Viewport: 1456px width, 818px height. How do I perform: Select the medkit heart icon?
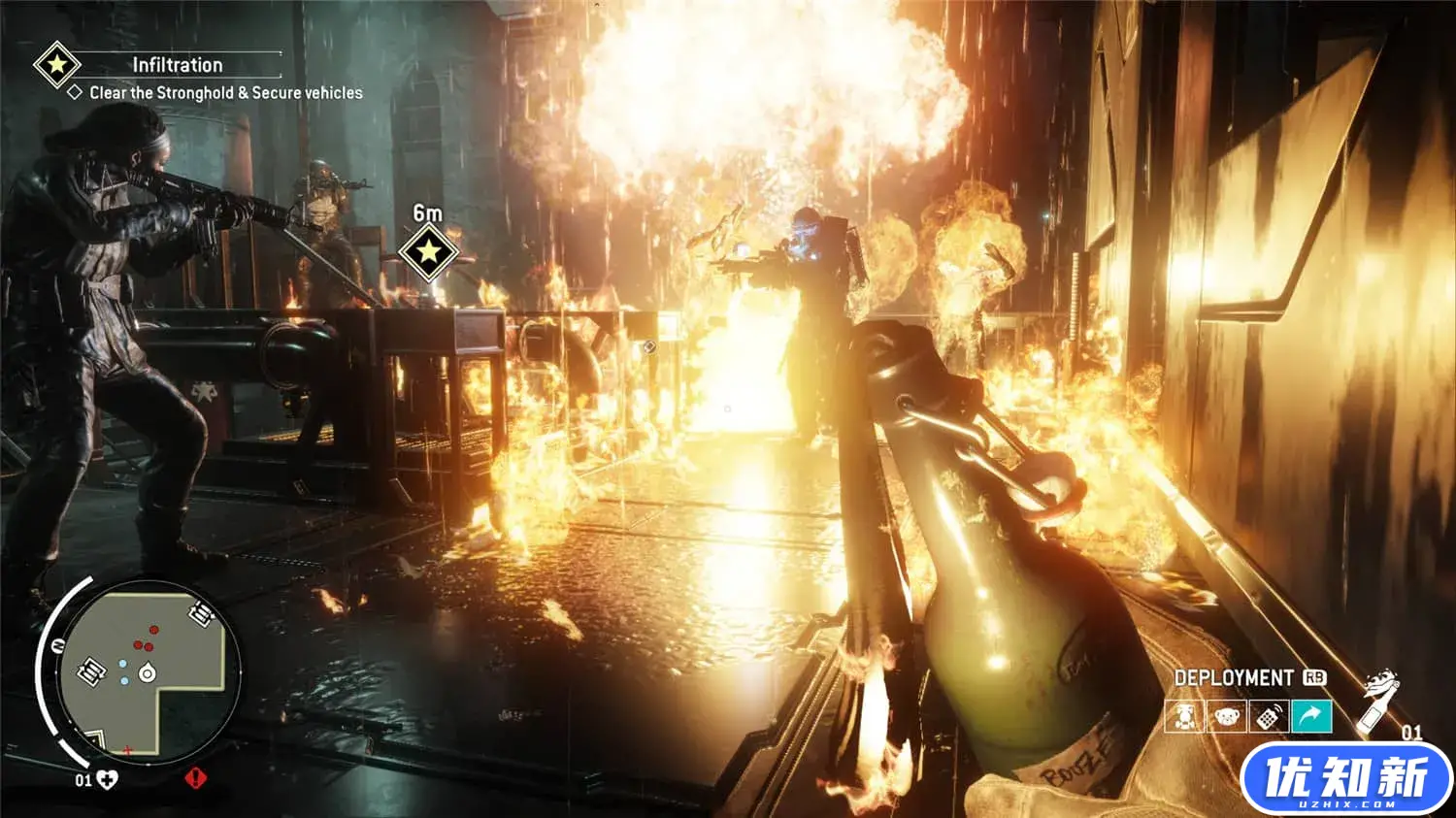(x=107, y=779)
